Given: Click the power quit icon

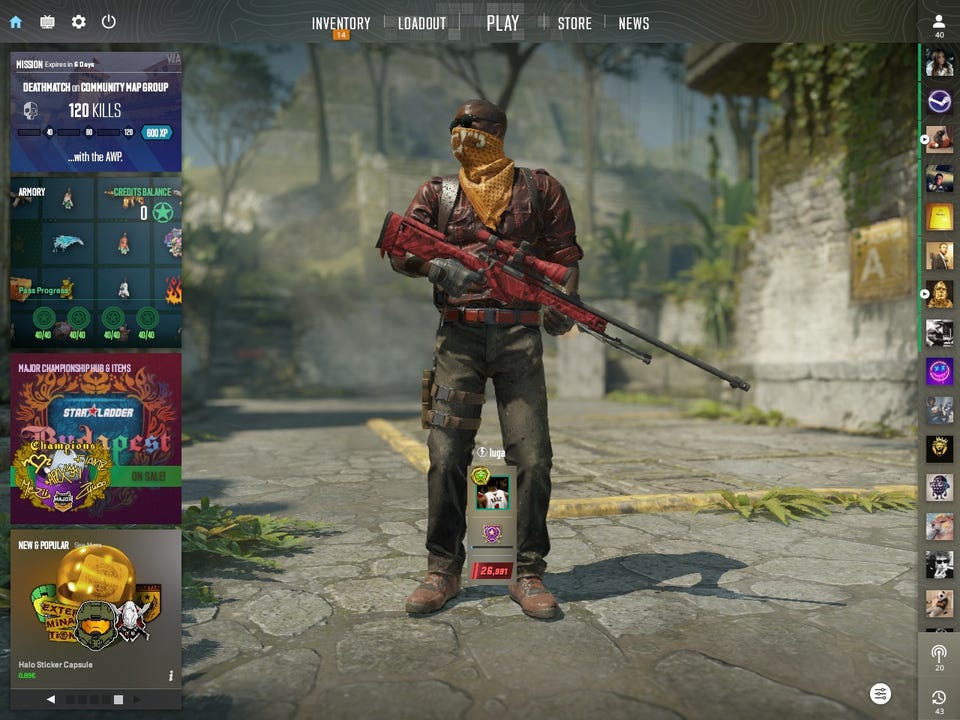Looking at the screenshot, I should [108, 22].
